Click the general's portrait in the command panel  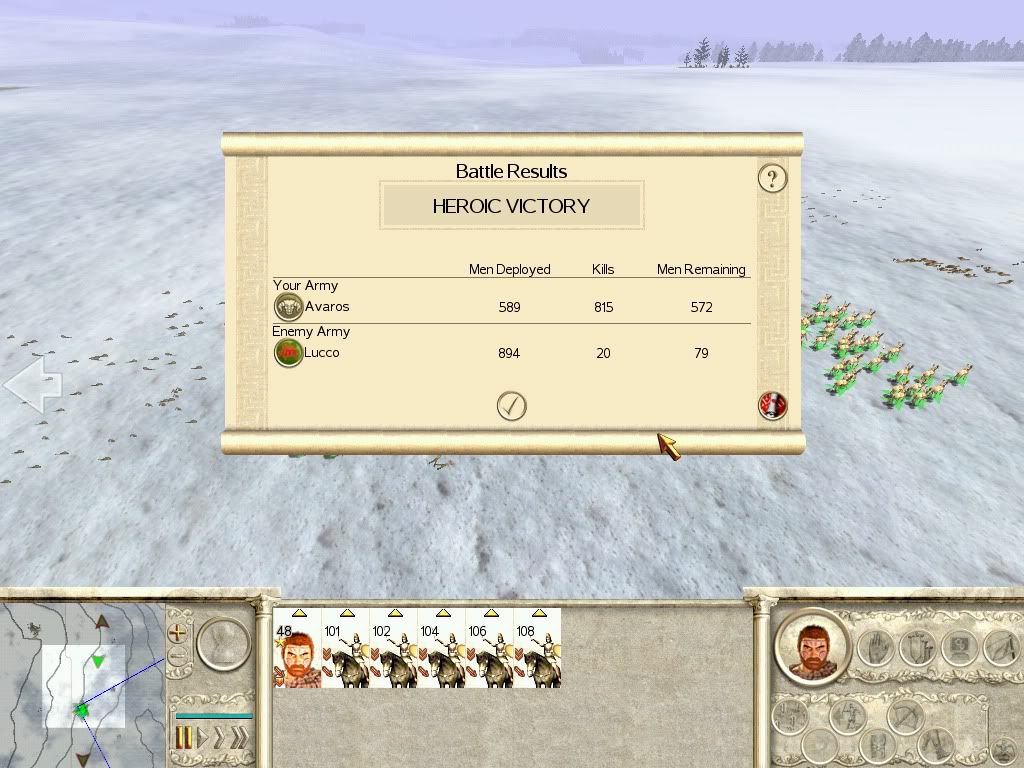(x=811, y=647)
